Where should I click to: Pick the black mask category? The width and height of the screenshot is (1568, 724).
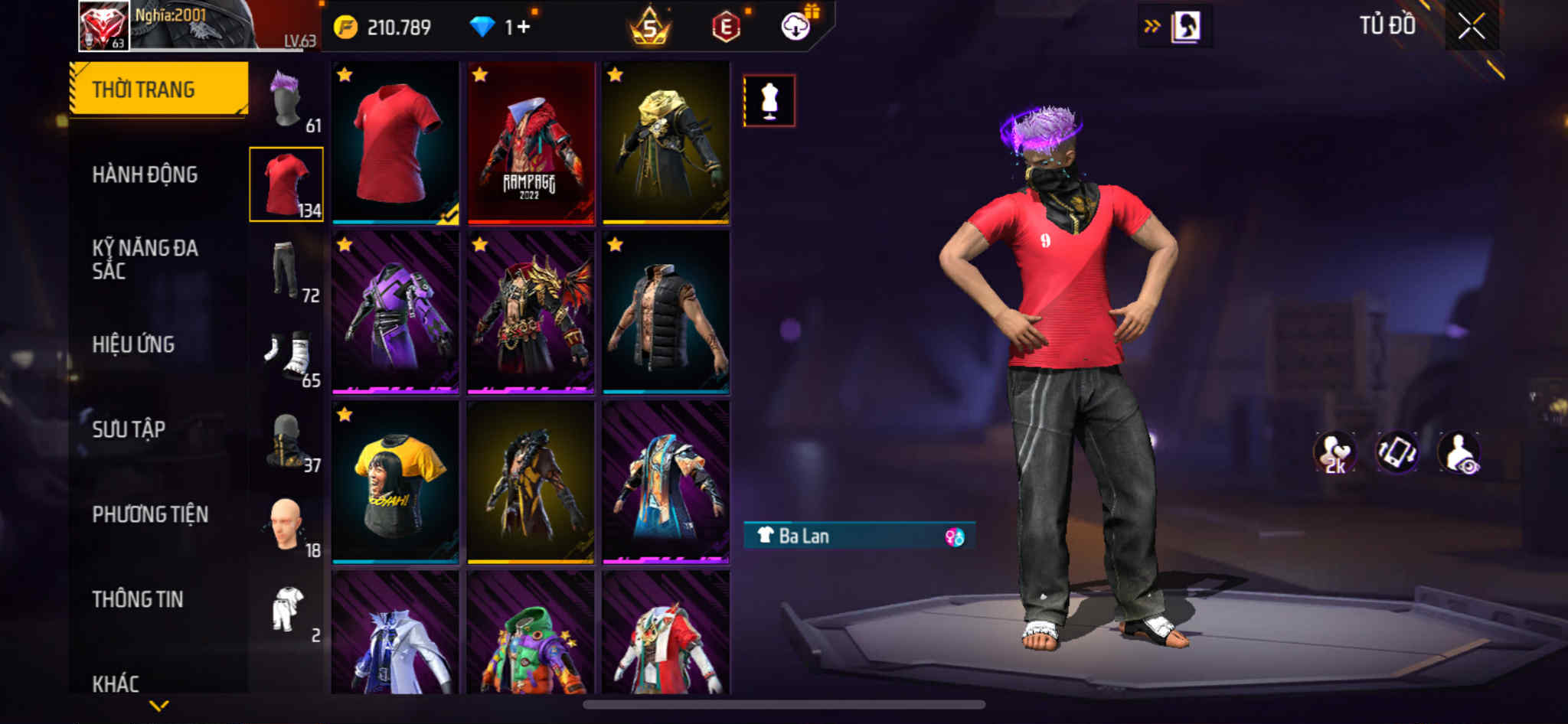click(x=287, y=441)
